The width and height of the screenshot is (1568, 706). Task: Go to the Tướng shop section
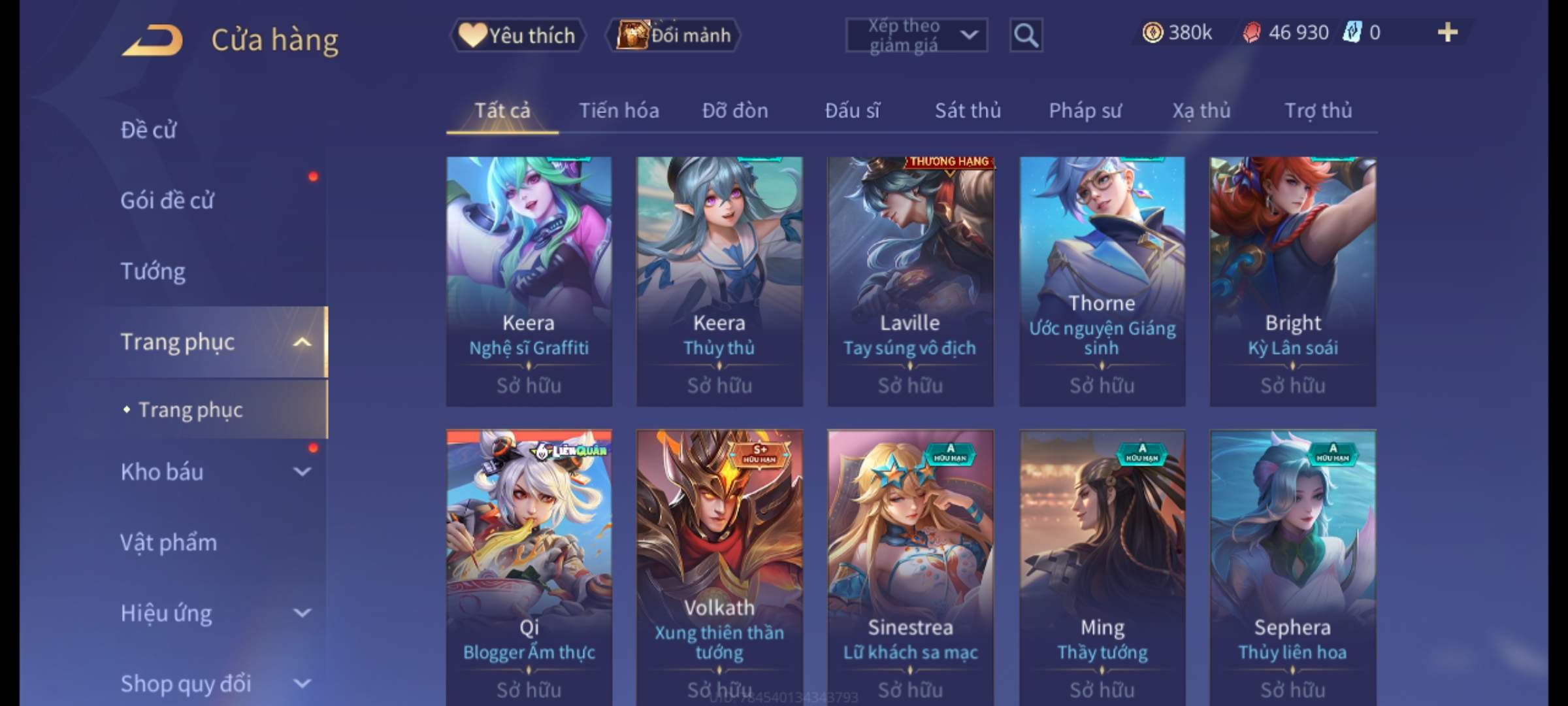tap(153, 271)
